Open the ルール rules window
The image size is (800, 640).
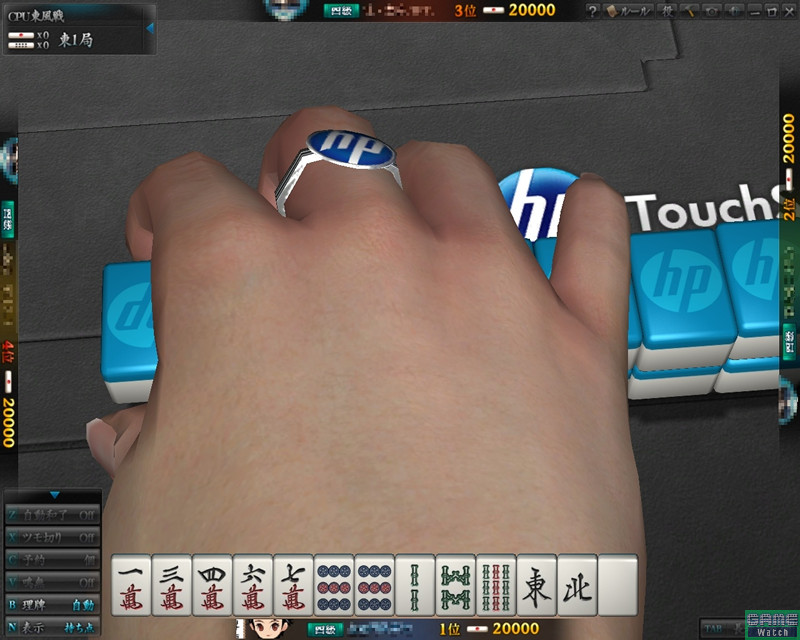coord(629,10)
